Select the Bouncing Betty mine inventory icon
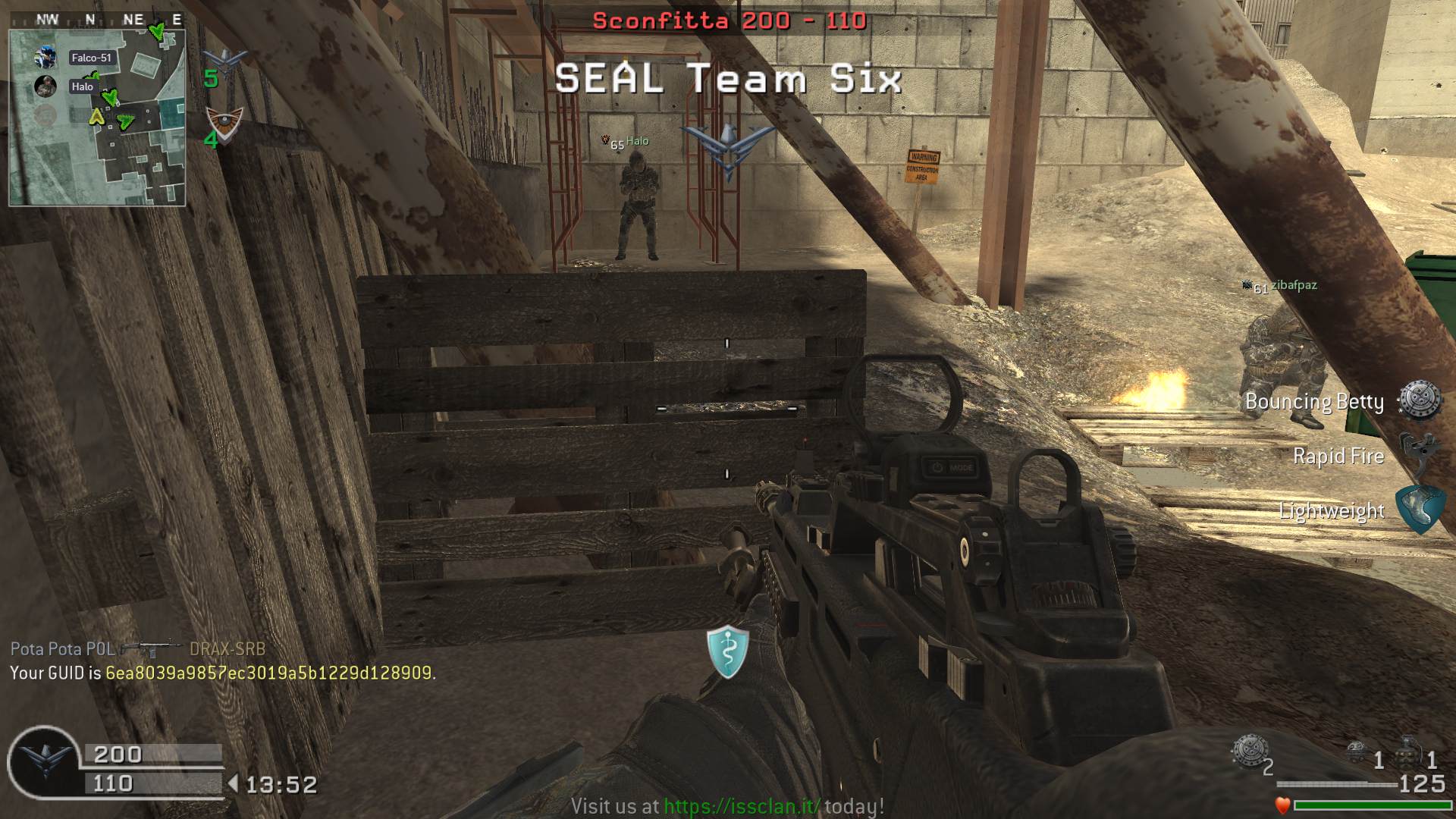This screenshot has width=1456, height=819. point(1249,751)
